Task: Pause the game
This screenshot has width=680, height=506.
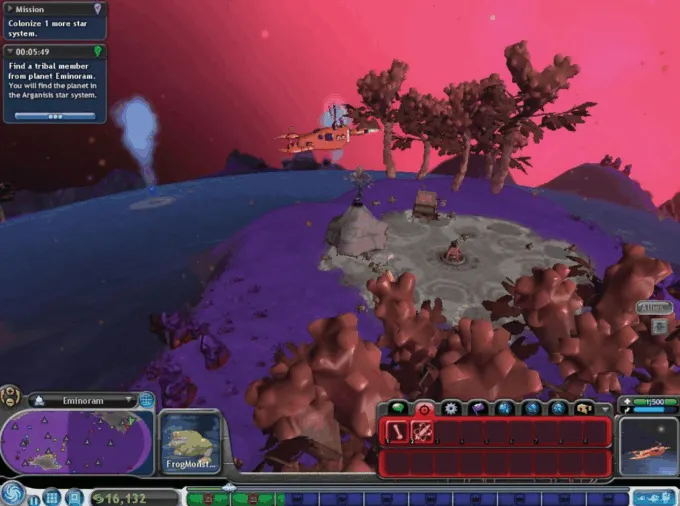Action: (35, 497)
